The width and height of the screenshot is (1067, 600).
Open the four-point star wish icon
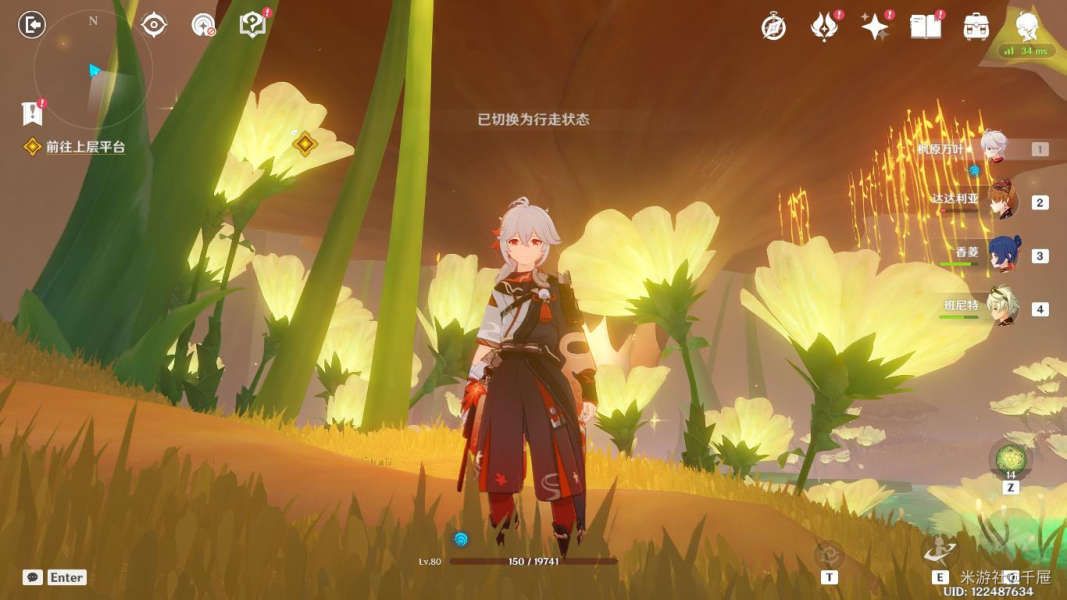[x=875, y=27]
